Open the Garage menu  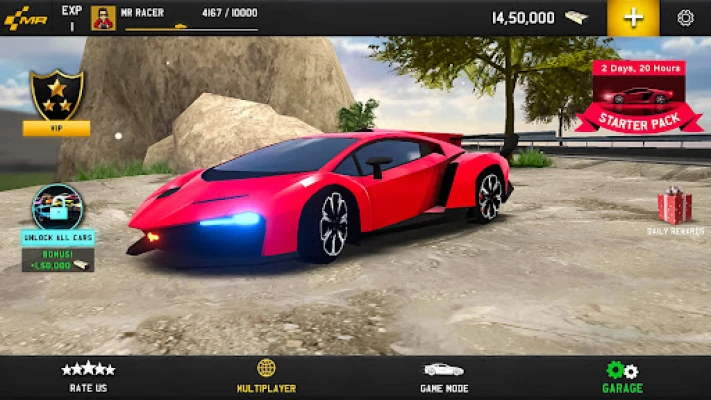pos(622,376)
